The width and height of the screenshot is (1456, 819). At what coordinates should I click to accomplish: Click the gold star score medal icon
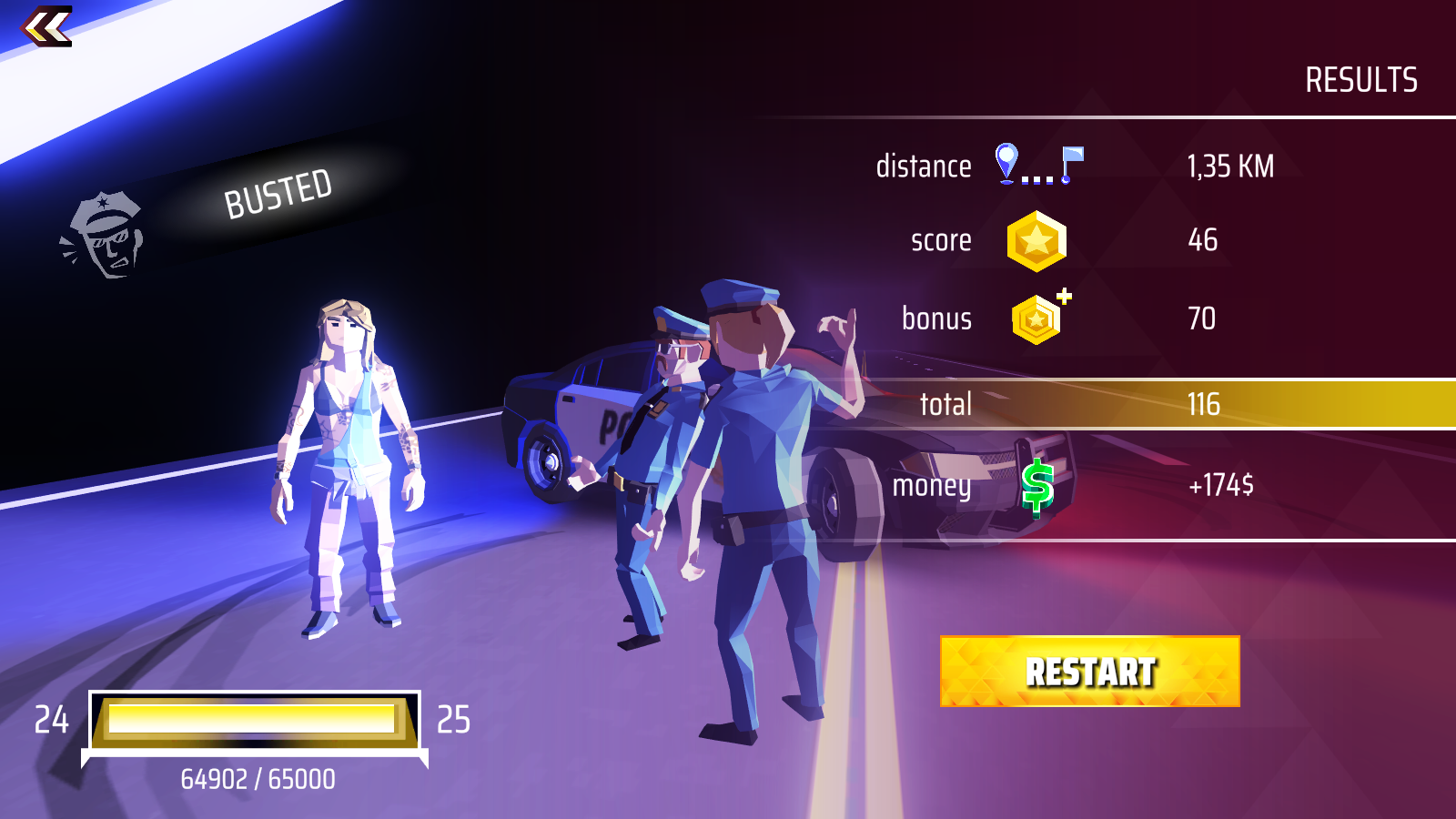coord(1036,241)
